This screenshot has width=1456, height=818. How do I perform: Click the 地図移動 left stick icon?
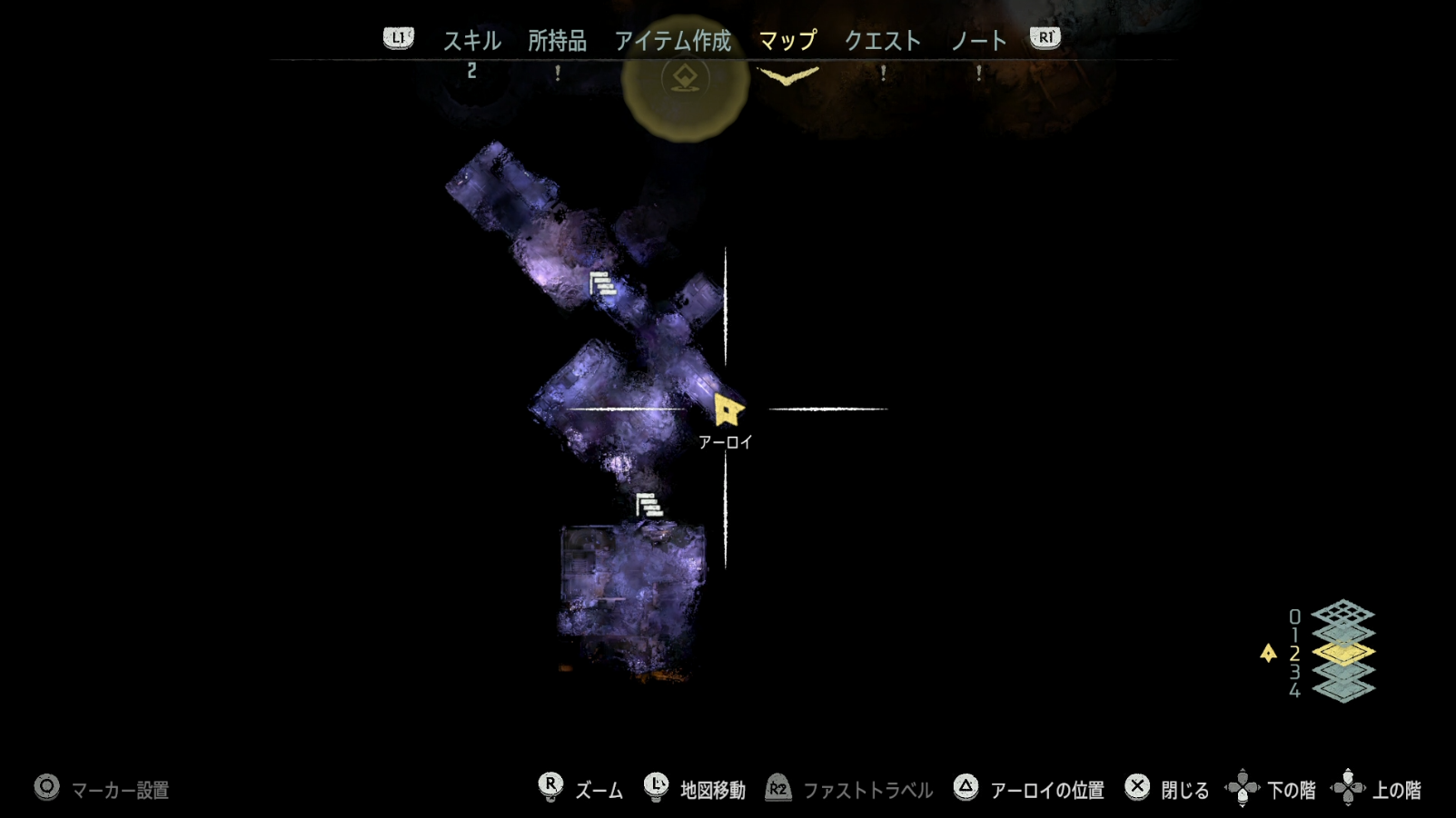point(656,787)
